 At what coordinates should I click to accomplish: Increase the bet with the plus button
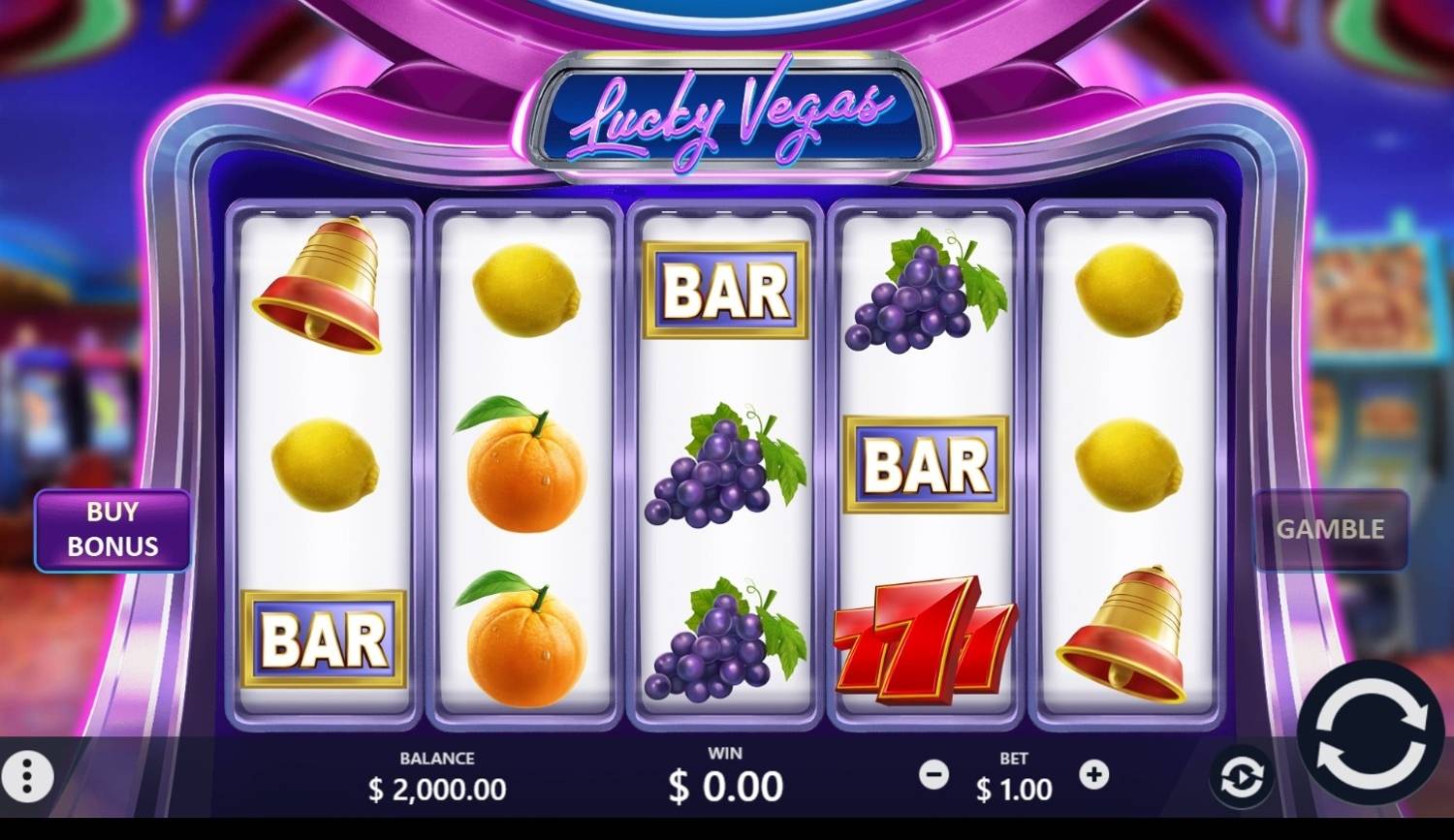click(1095, 775)
